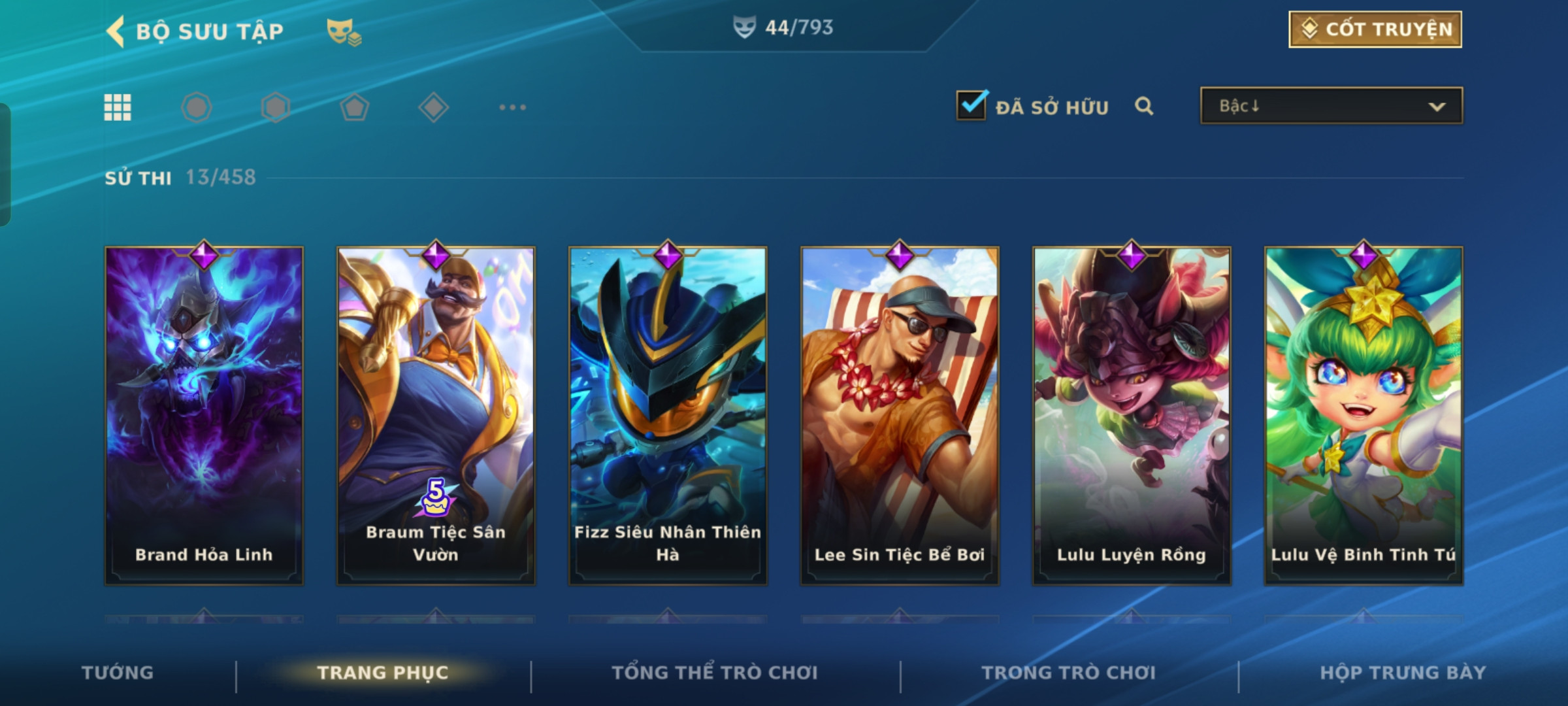
Task: Go to the Hộp Trưng Bày tab
Action: point(1403,673)
